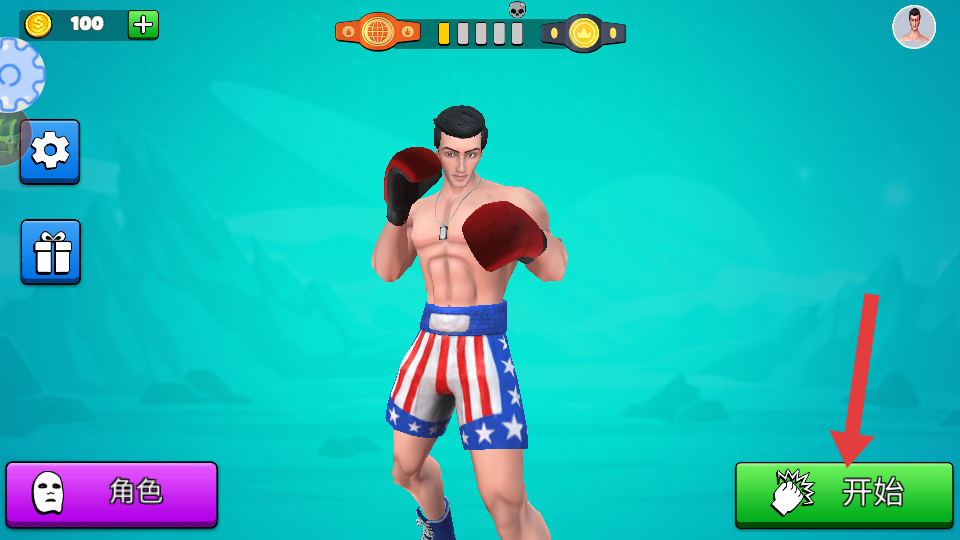960x540 pixels.
Task: Open the player profile avatar
Action: click(x=913, y=27)
